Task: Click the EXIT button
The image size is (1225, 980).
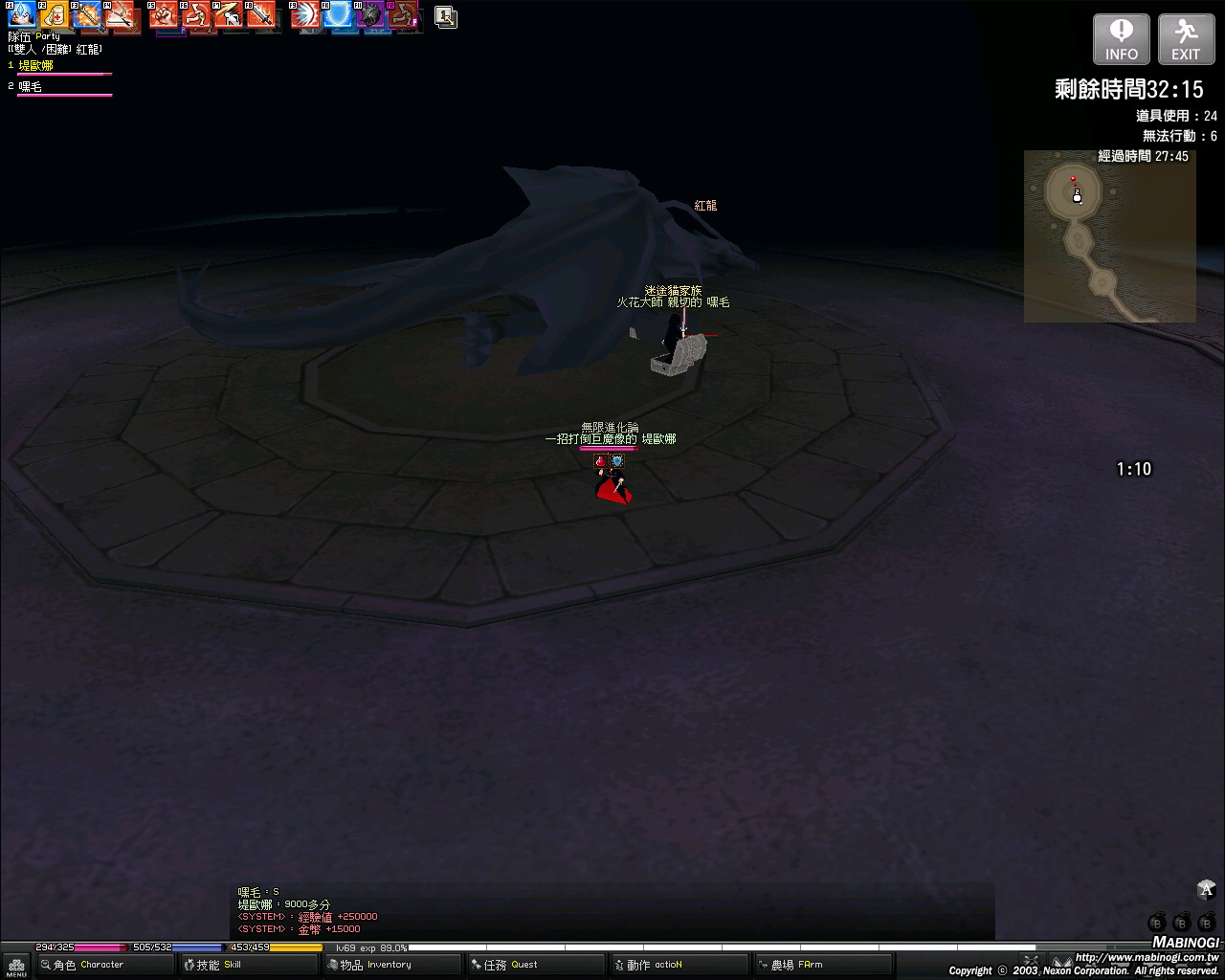Action: pyautogui.click(x=1186, y=40)
